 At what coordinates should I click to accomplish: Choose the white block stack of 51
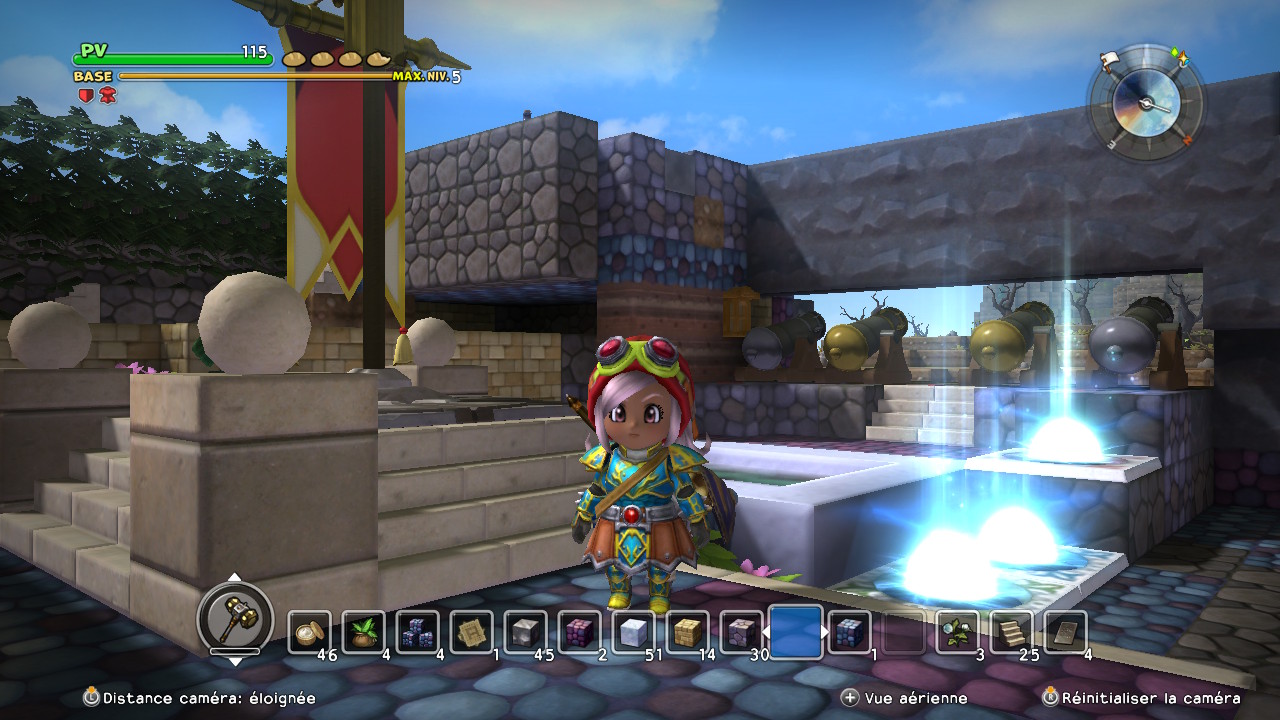tap(633, 632)
